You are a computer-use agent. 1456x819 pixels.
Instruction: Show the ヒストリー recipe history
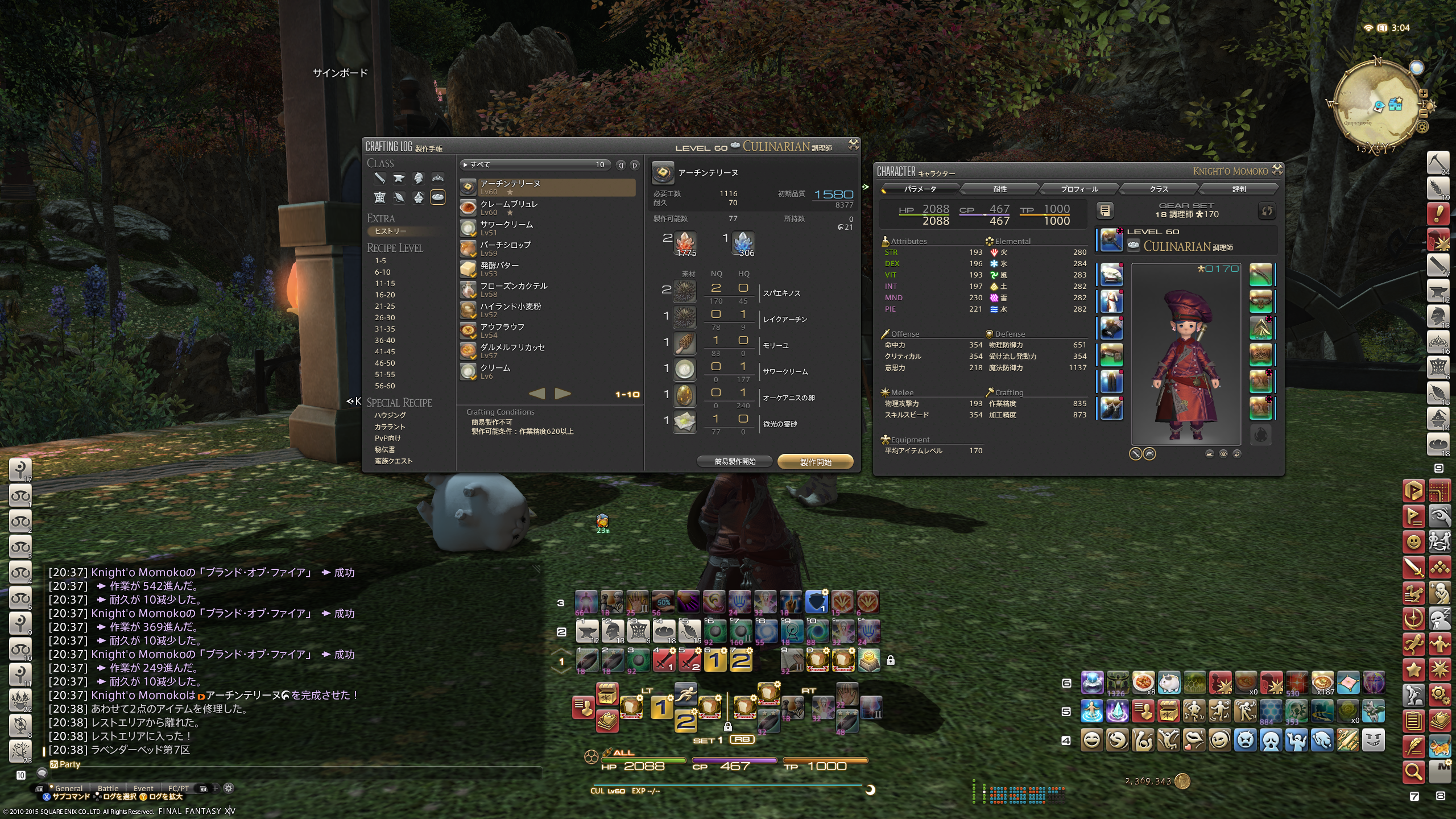tap(391, 231)
